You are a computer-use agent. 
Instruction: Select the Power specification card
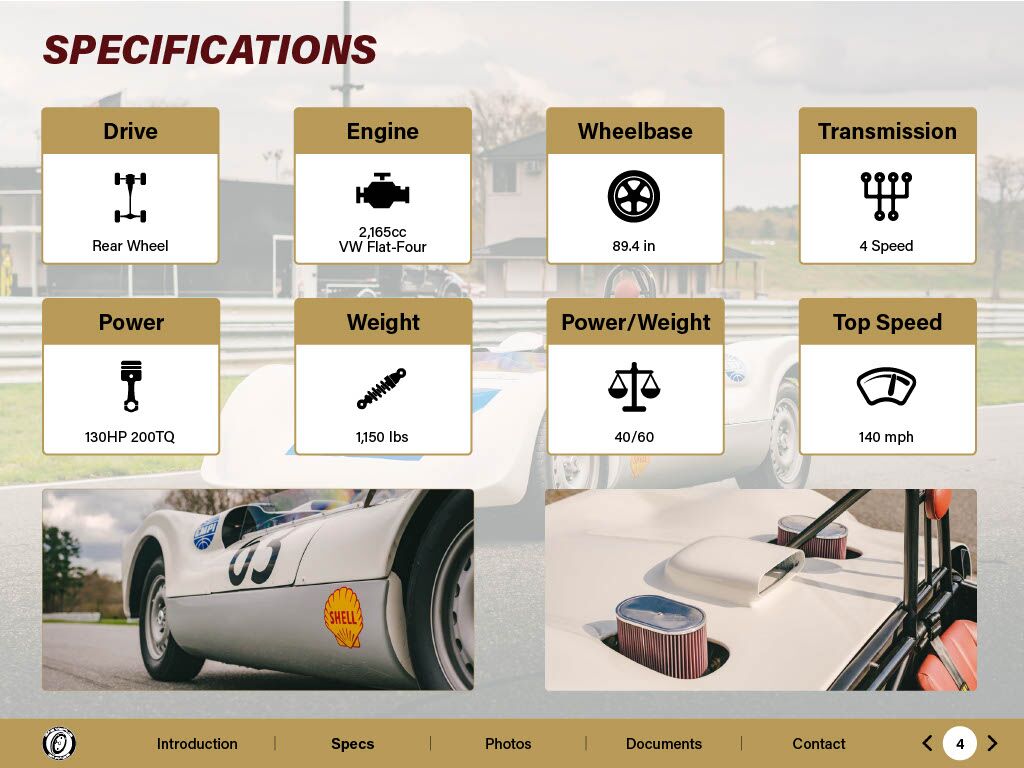pyautogui.click(x=130, y=377)
